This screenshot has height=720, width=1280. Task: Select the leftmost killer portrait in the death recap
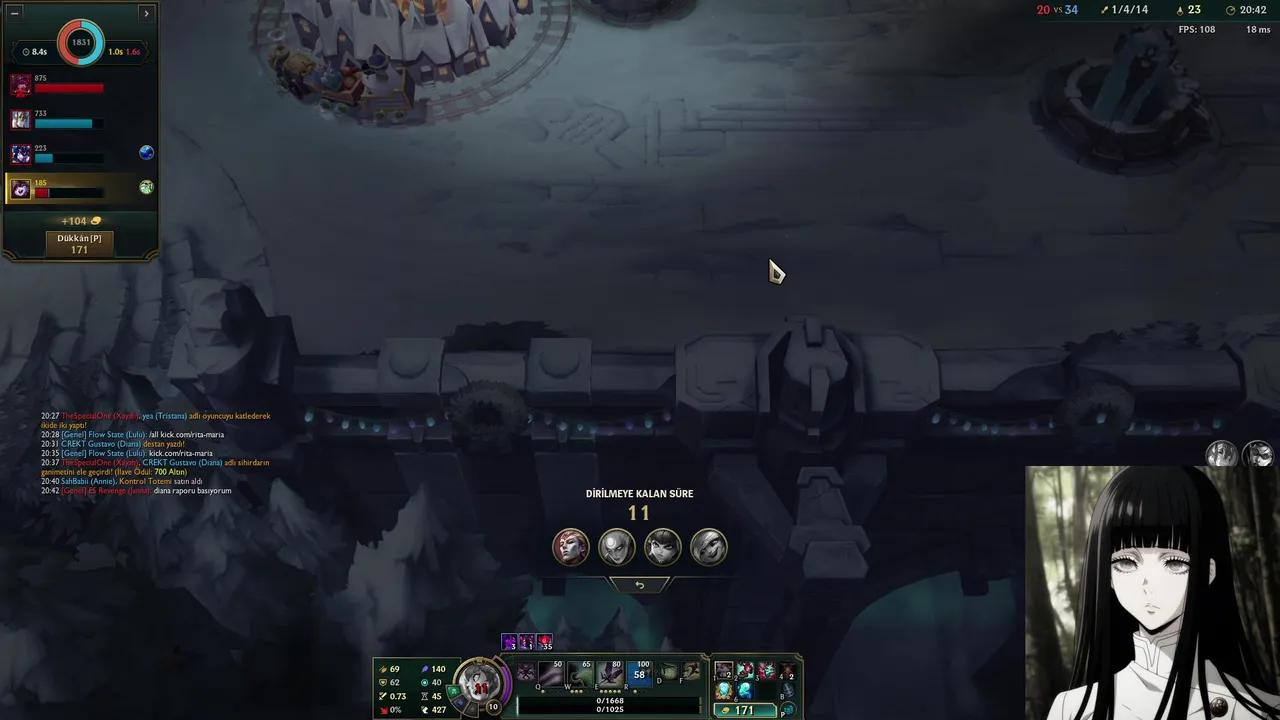coord(570,546)
